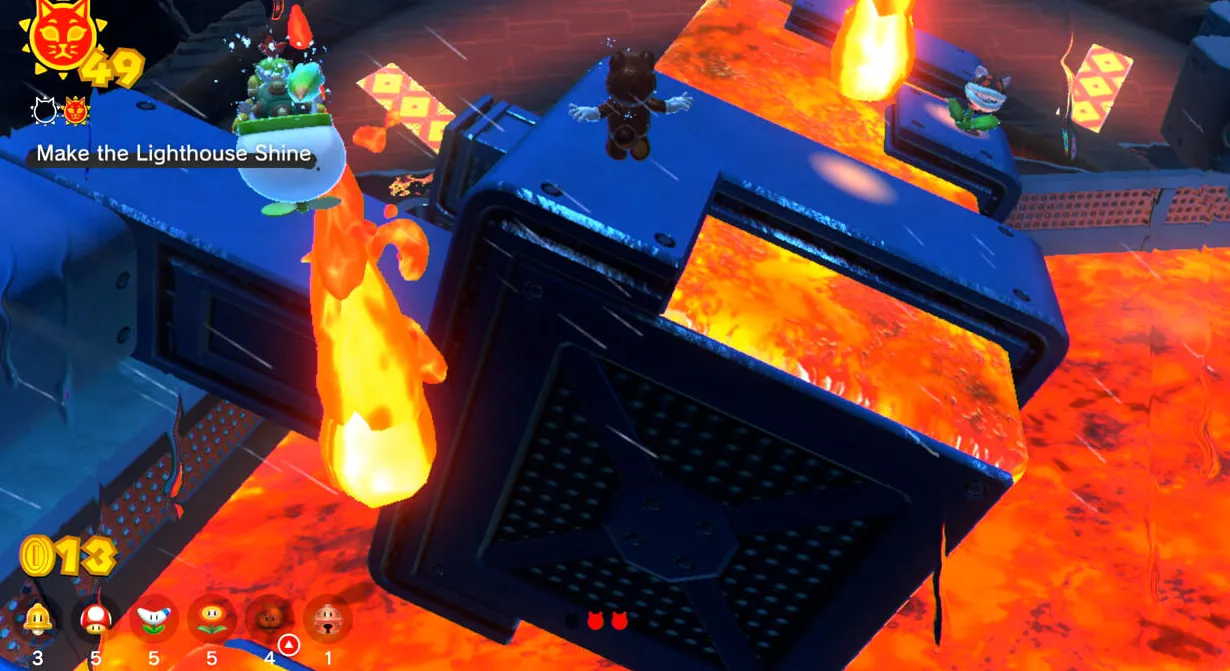Click the empty white Cat Shine outline
Screen dimensions: 1230x671
[45, 111]
